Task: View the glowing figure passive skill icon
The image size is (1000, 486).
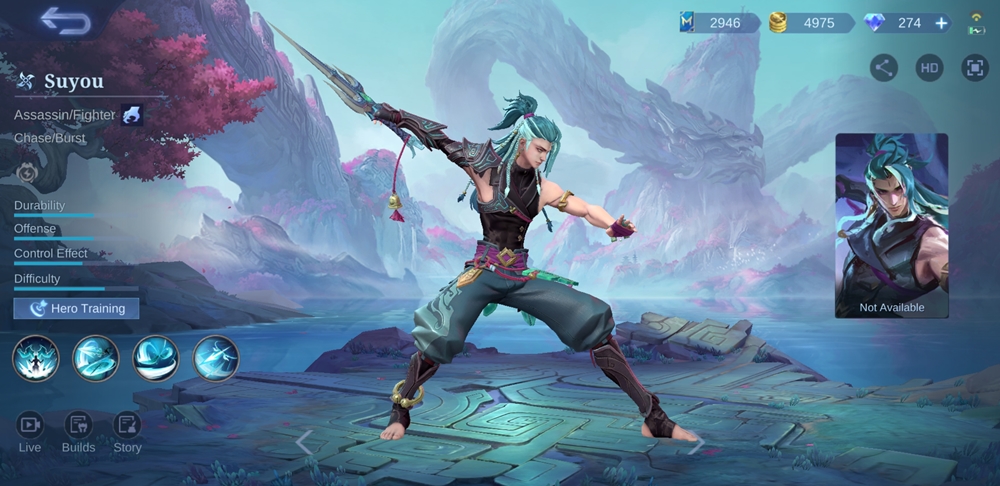Action: click(36, 358)
